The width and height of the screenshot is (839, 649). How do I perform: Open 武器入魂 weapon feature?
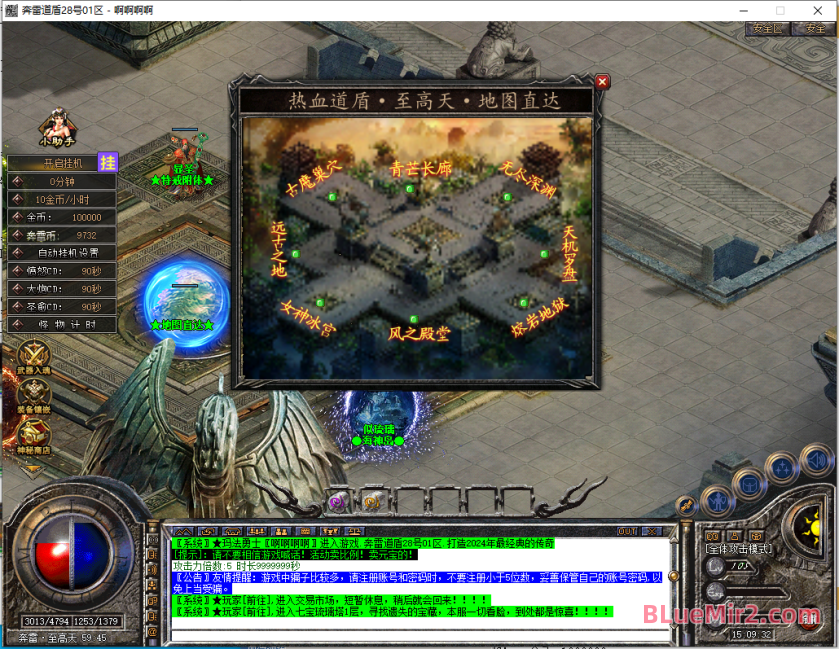(x=34, y=359)
